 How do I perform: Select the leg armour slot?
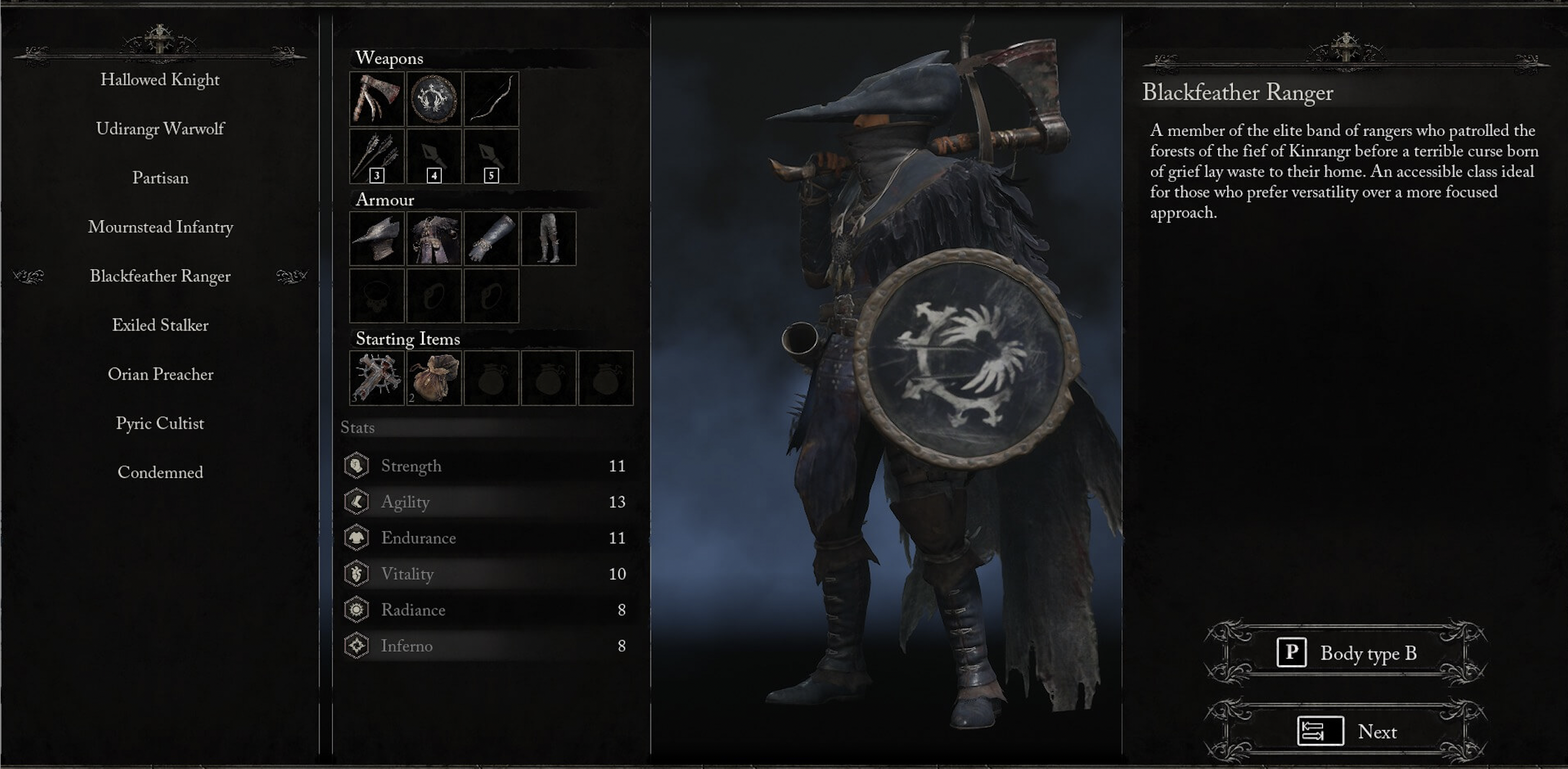(x=549, y=239)
